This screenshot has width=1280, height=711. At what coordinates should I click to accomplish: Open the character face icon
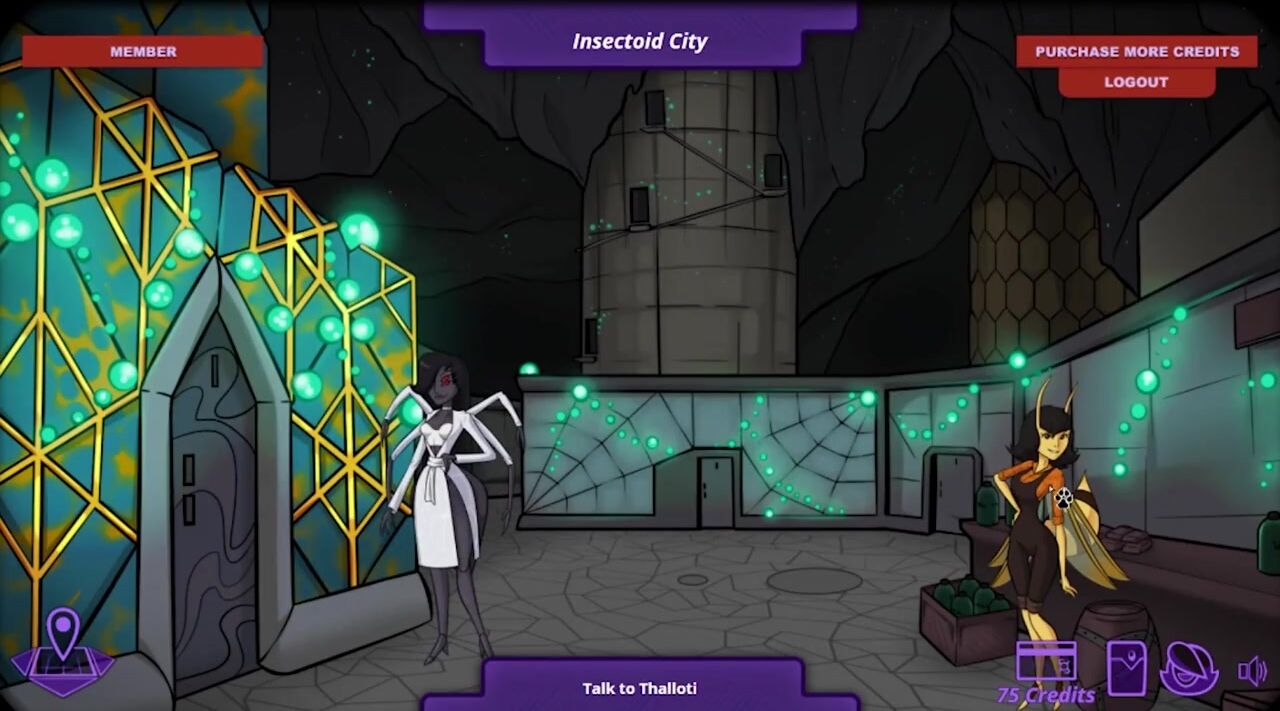[x=1188, y=667]
